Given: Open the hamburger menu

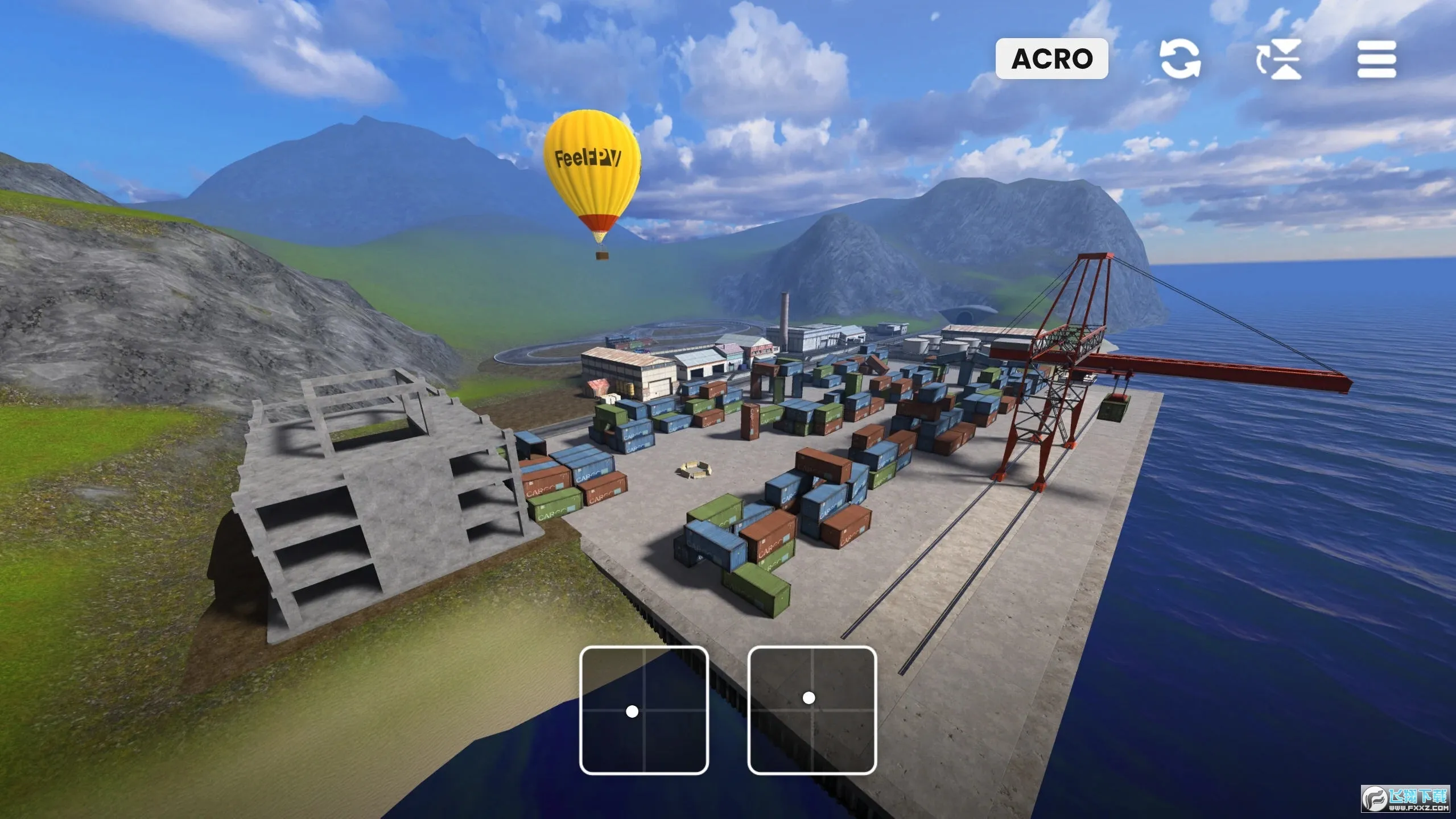Looking at the screenshot, I should pos(1376,59).
